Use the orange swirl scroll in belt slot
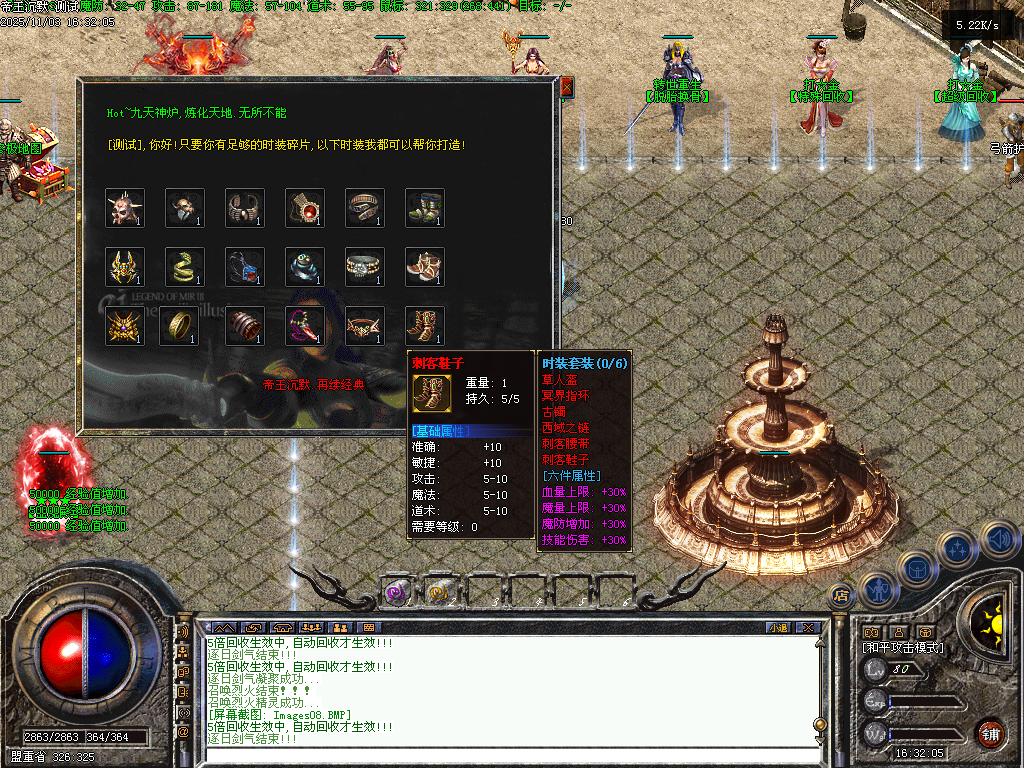Image resolution: width=1024 pixels, height=768 pixels. [x=438, y=593]
